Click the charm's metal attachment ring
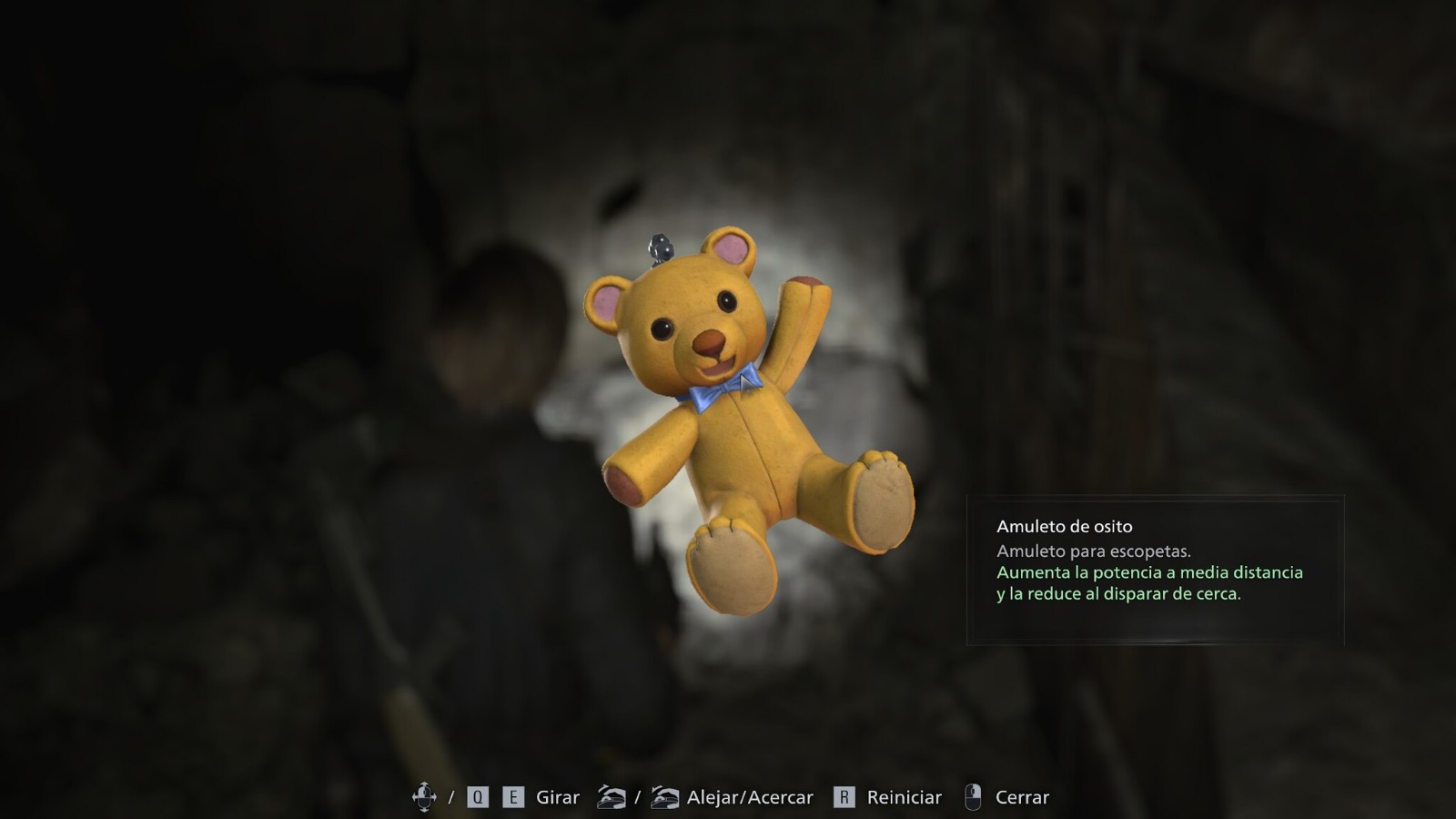The height and width of the screenshot is (819, 1456). point(660,246)
